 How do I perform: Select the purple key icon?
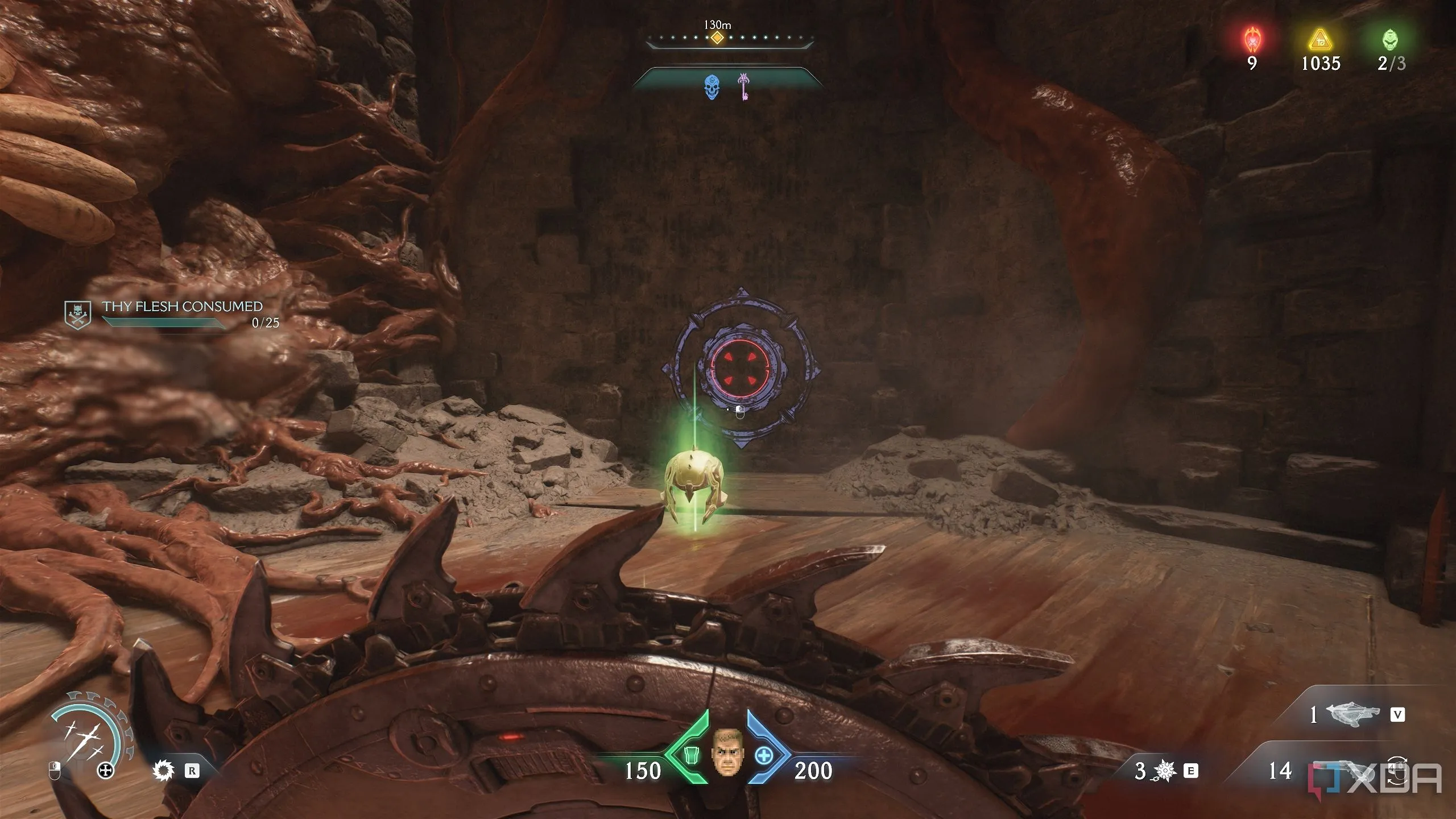743,86
